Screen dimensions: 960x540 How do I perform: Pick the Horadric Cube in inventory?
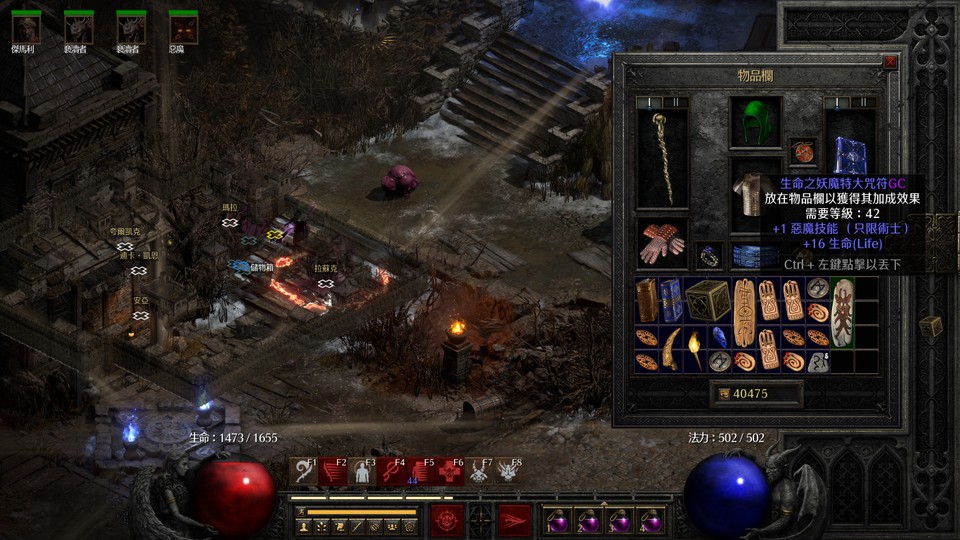[x=707, y=300]
